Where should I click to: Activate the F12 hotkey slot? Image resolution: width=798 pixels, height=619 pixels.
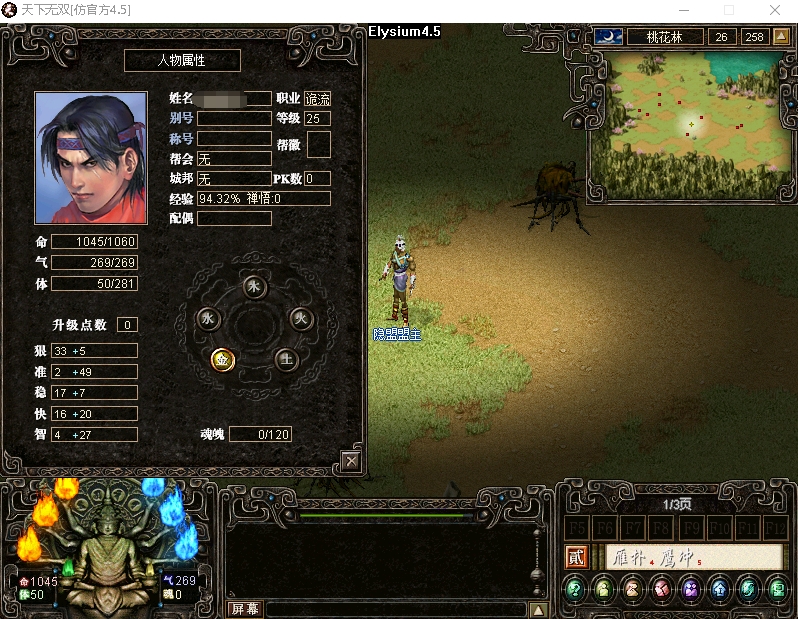click(x=776, y=527)
